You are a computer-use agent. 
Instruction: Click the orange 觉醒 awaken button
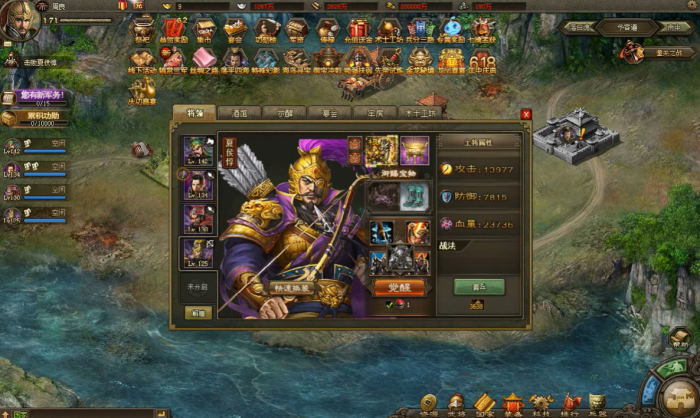[398, 287]
